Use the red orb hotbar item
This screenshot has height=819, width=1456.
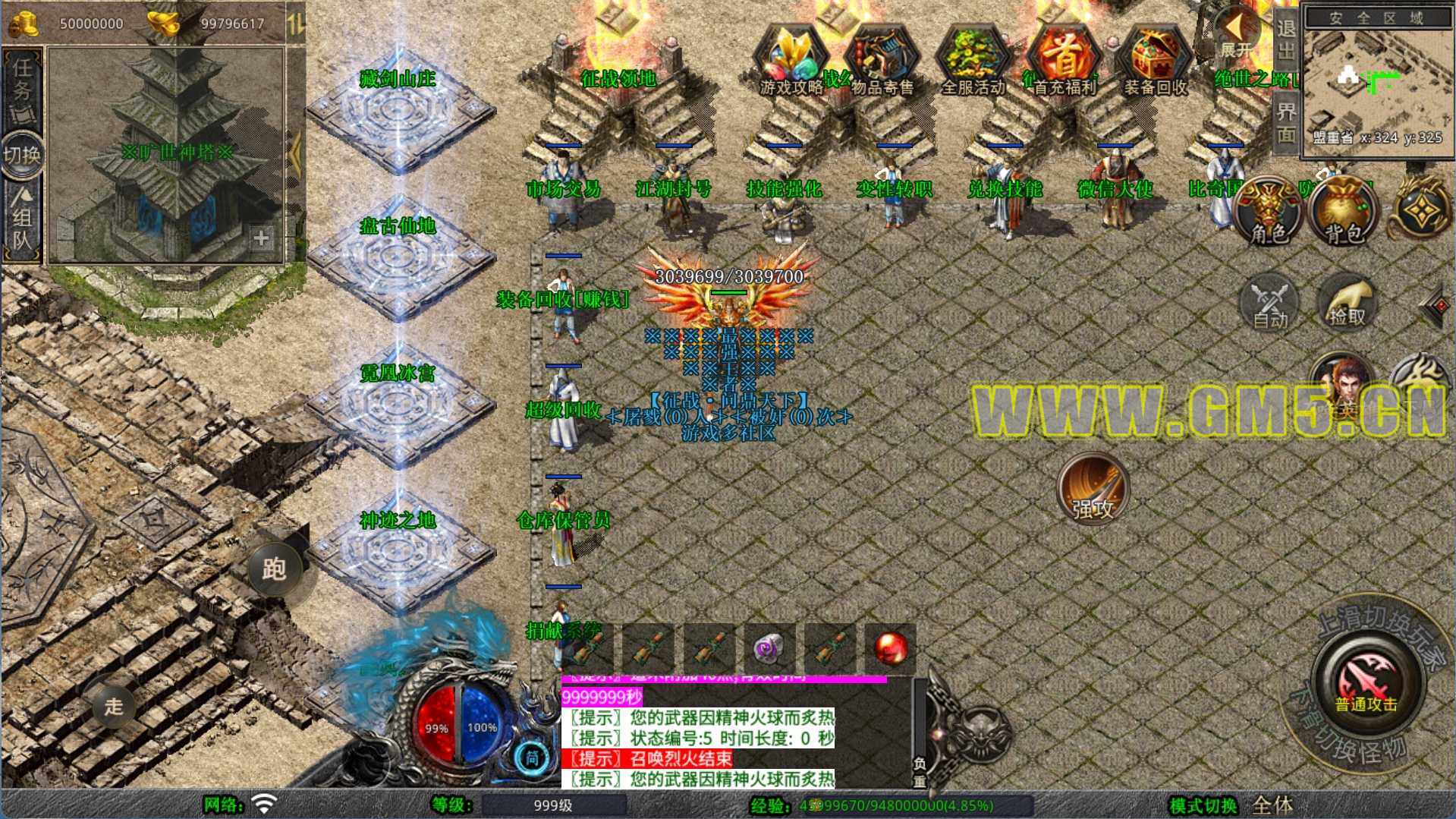(890, 648)
